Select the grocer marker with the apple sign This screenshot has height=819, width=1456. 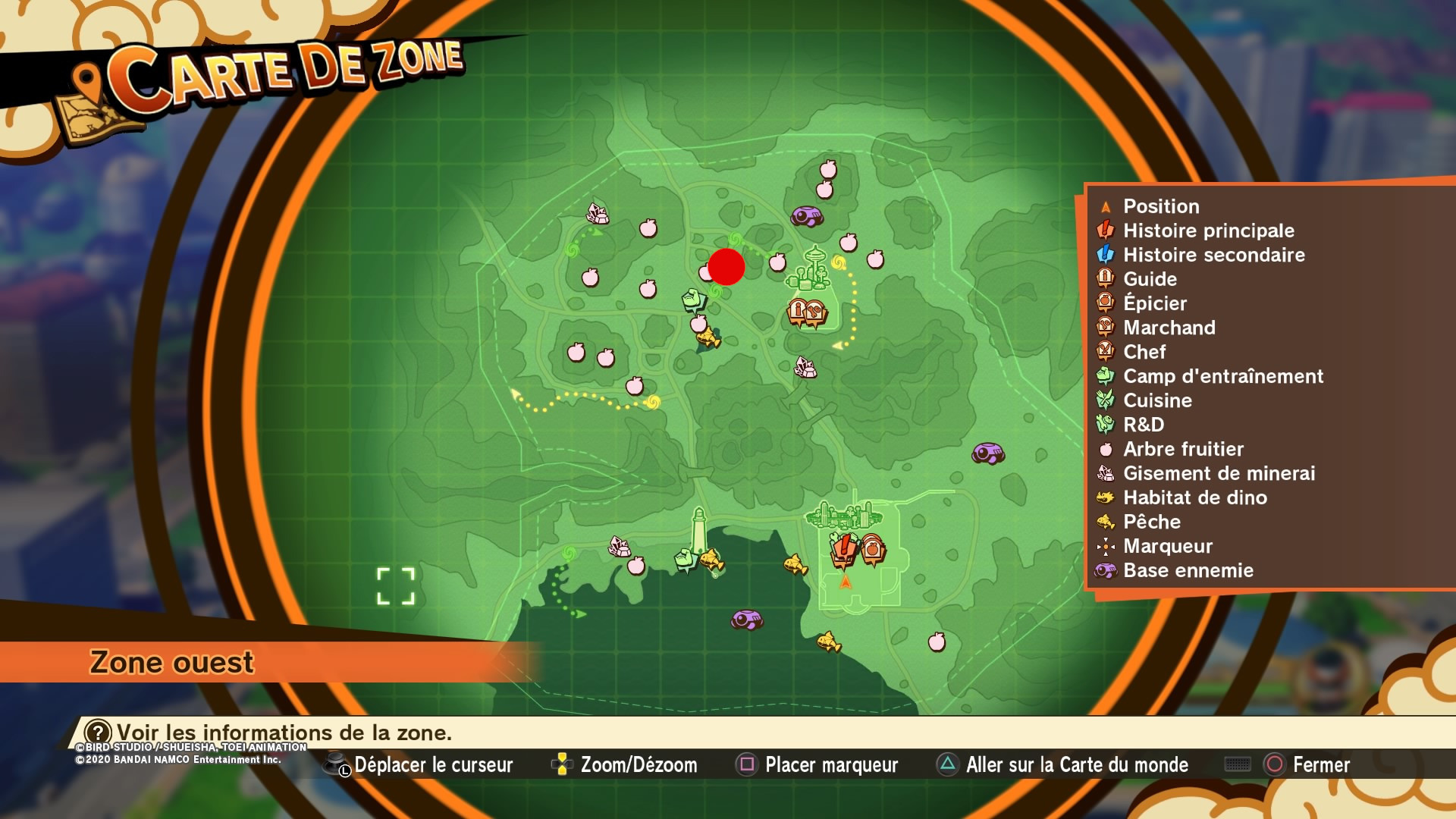873,549
